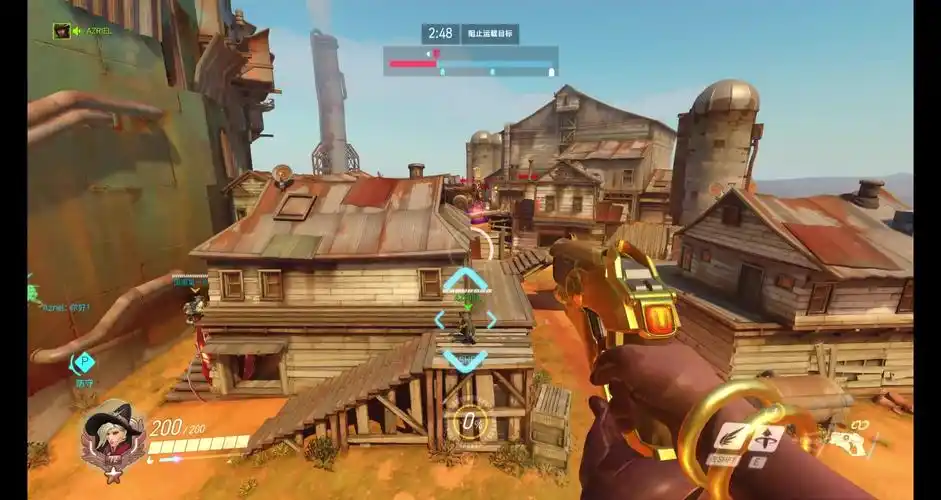Select the teammate target diamond indicator

point(465,319)
